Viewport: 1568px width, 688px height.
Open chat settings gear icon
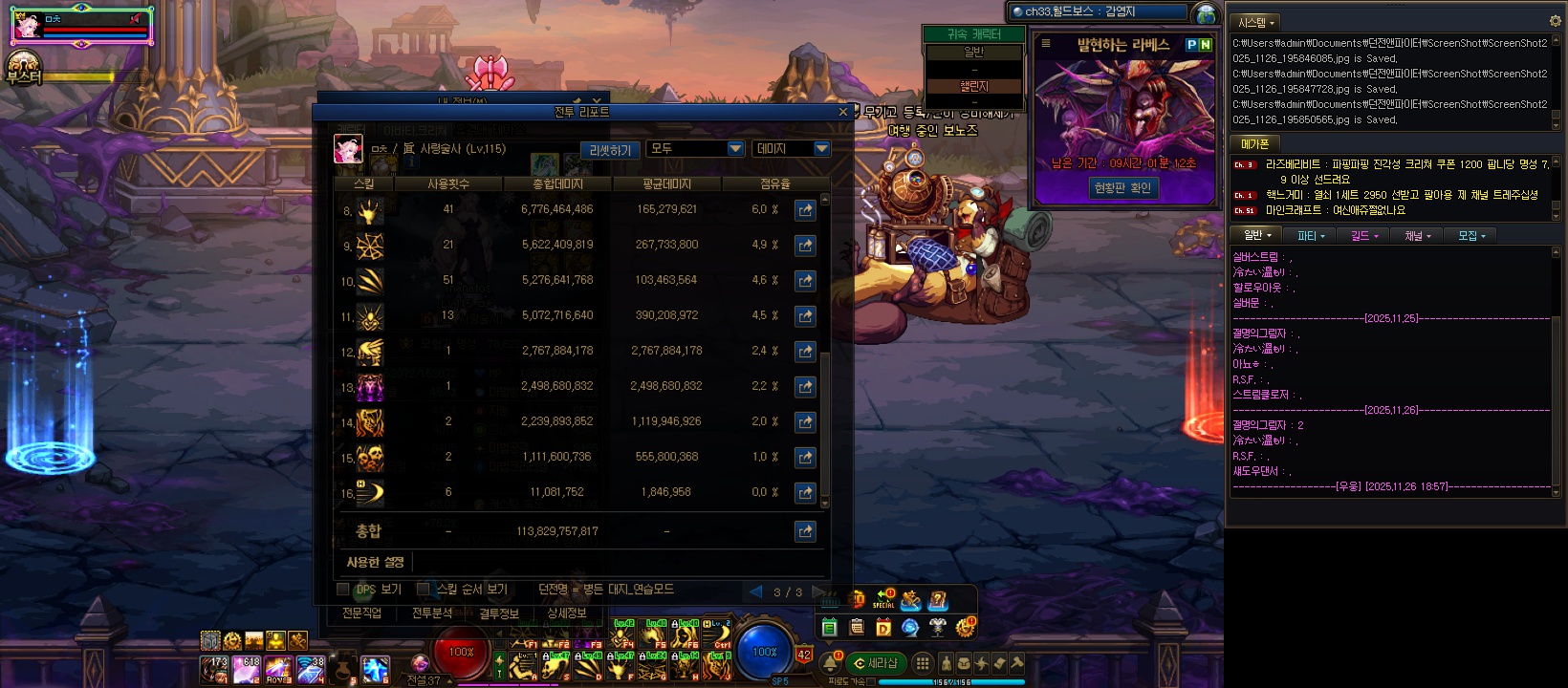1555,21
